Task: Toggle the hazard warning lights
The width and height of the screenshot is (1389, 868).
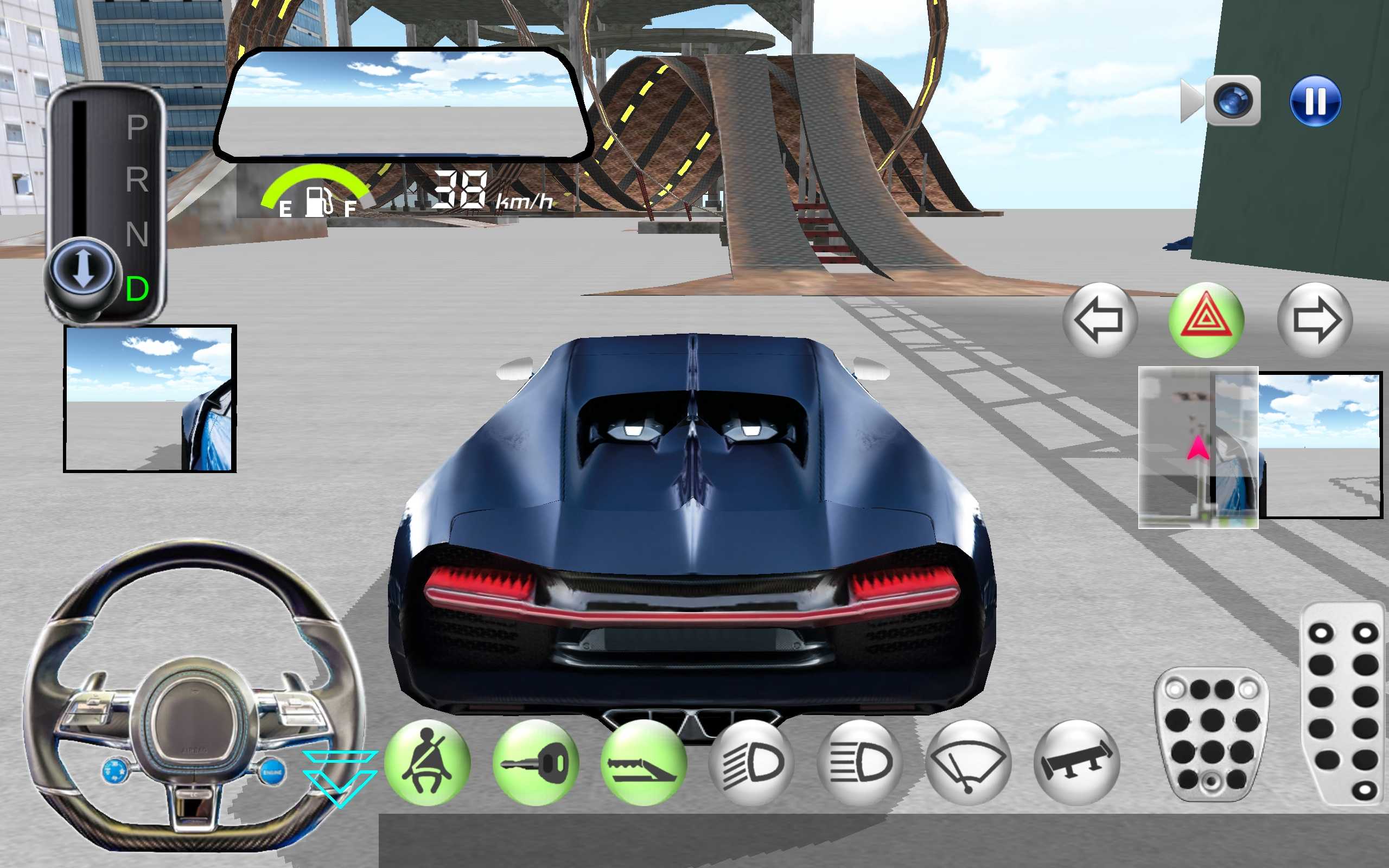Action: 1206,320
